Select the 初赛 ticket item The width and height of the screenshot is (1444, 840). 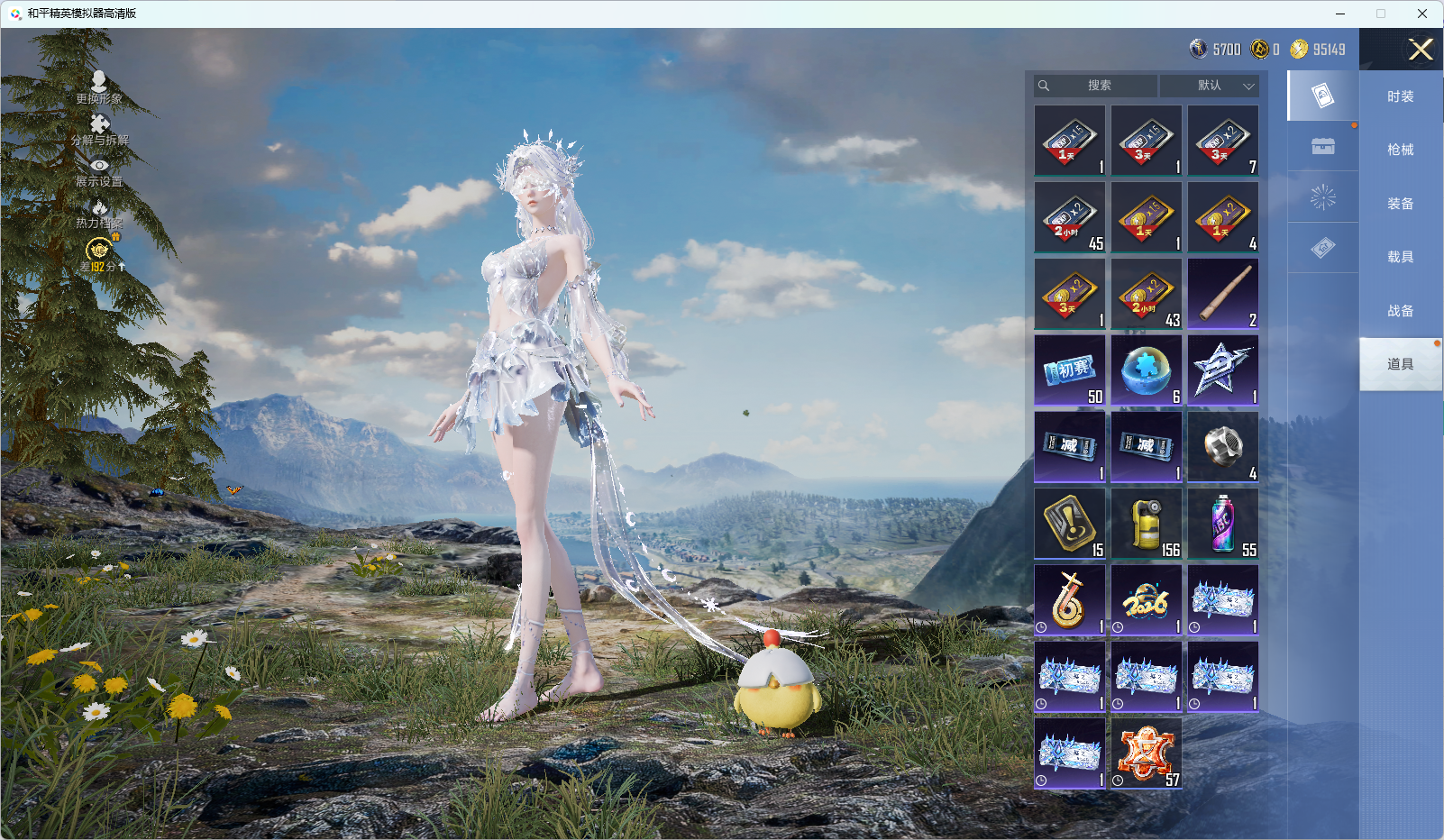(x=1070, y=370)
